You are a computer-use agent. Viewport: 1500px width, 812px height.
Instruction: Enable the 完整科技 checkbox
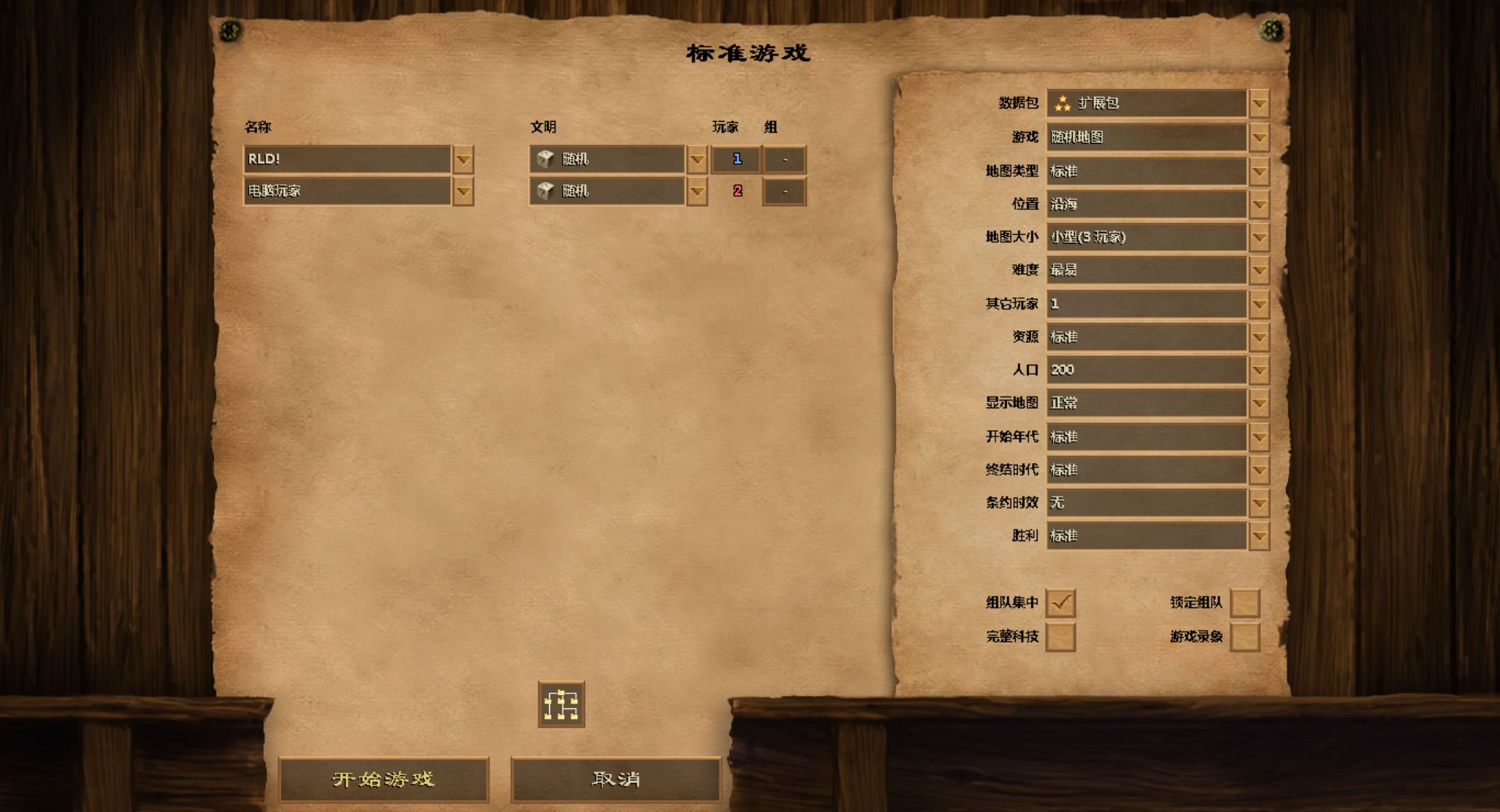[1060, 637]
